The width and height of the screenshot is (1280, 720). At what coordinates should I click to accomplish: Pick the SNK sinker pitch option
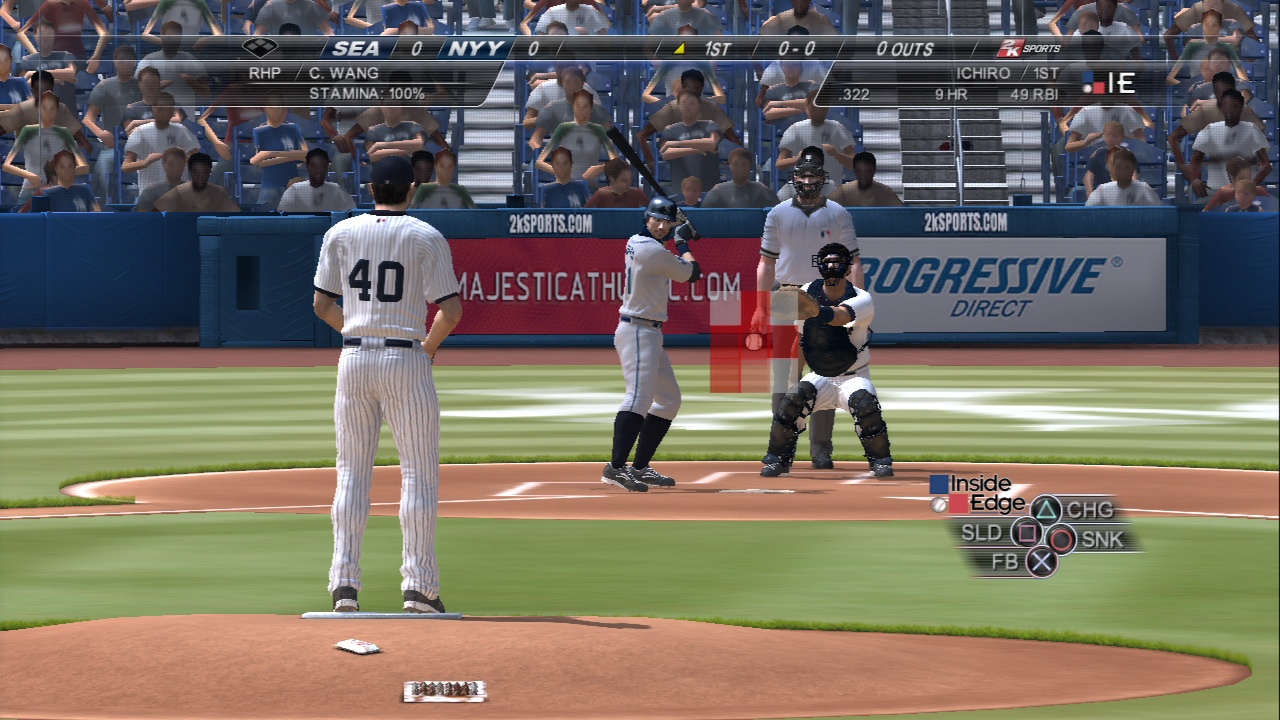pos(1062,540)
